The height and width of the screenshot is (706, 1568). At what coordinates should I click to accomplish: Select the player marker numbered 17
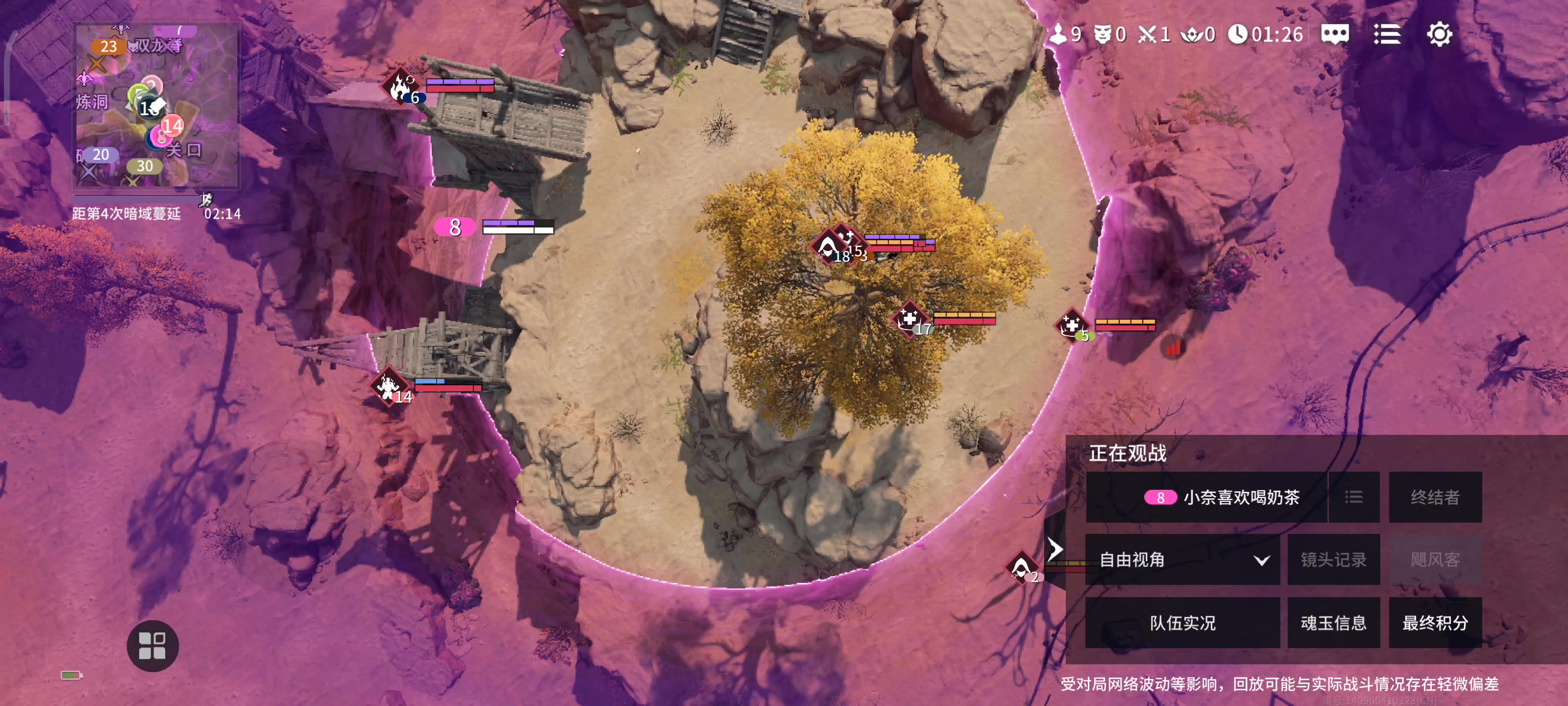pos(910,319)
